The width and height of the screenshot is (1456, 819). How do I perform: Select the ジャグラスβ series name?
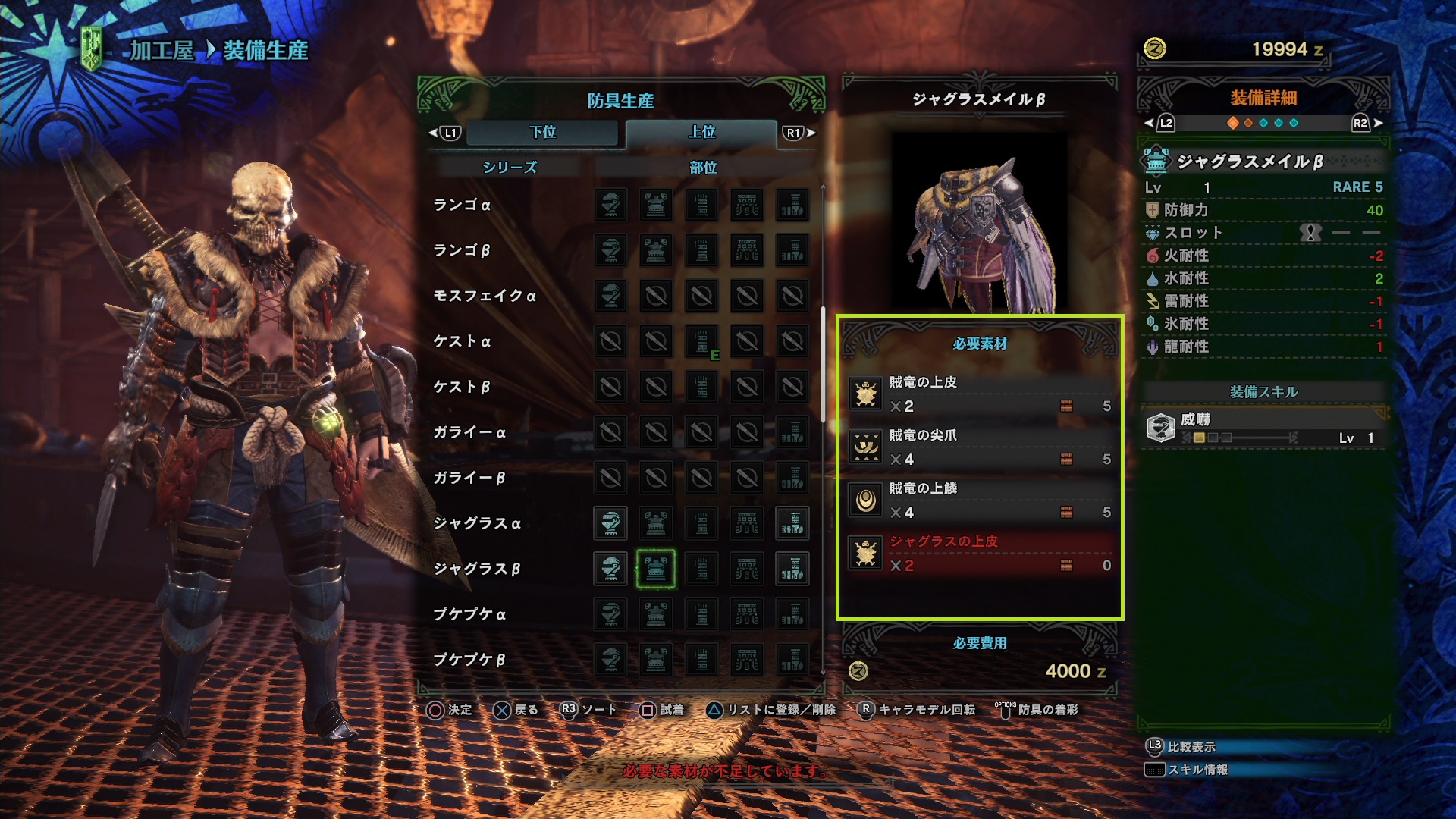pyautogui.click(x=477, y=569)
